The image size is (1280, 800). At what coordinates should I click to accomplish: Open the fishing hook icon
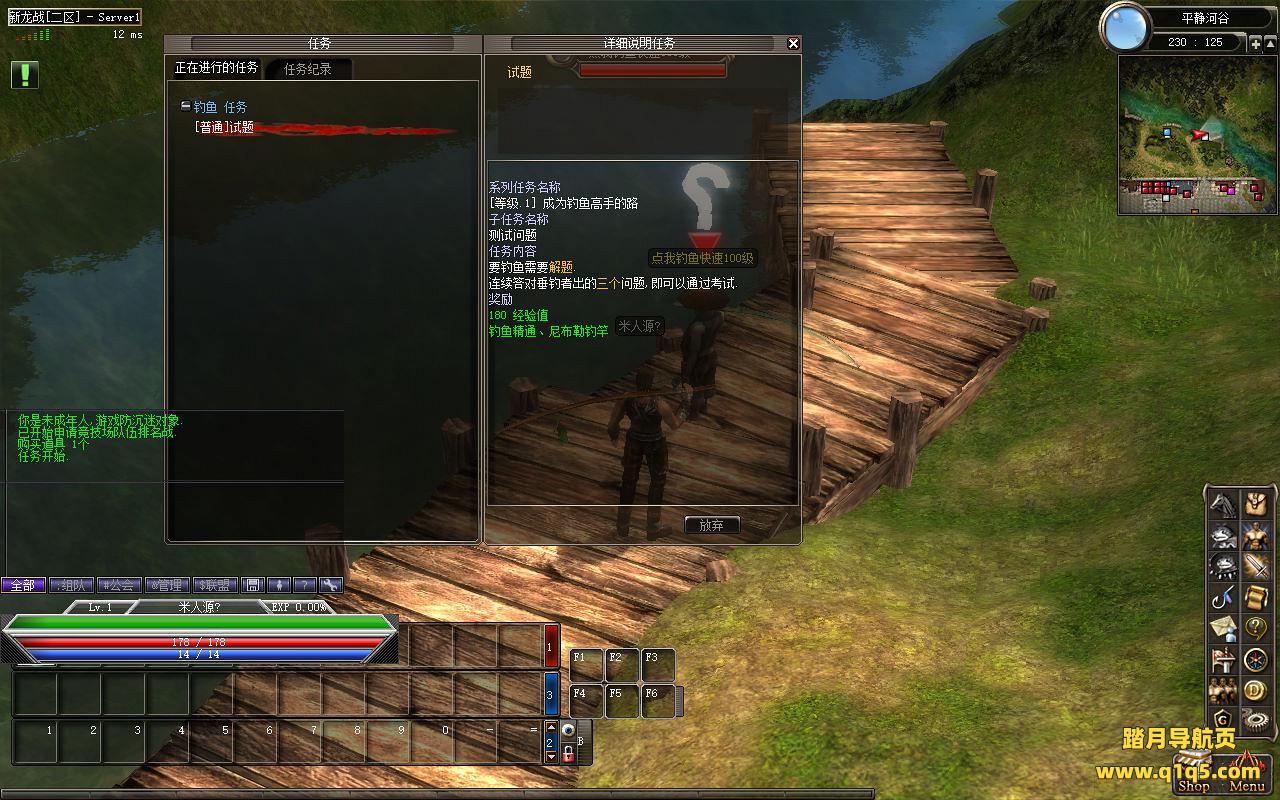pyautogui.click(x=1223, y=597)
